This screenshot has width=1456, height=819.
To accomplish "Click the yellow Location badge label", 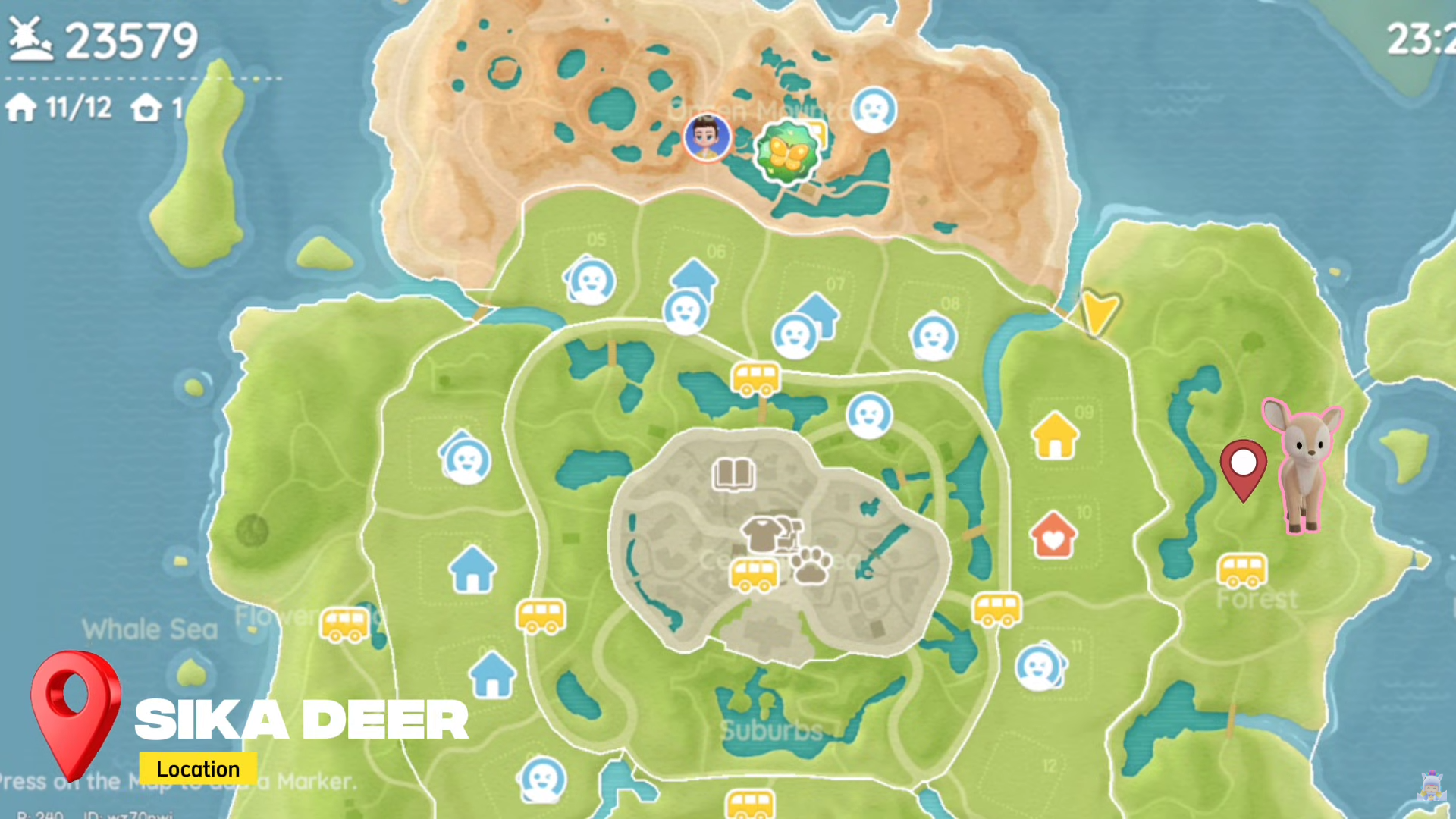I will point(198,769).
